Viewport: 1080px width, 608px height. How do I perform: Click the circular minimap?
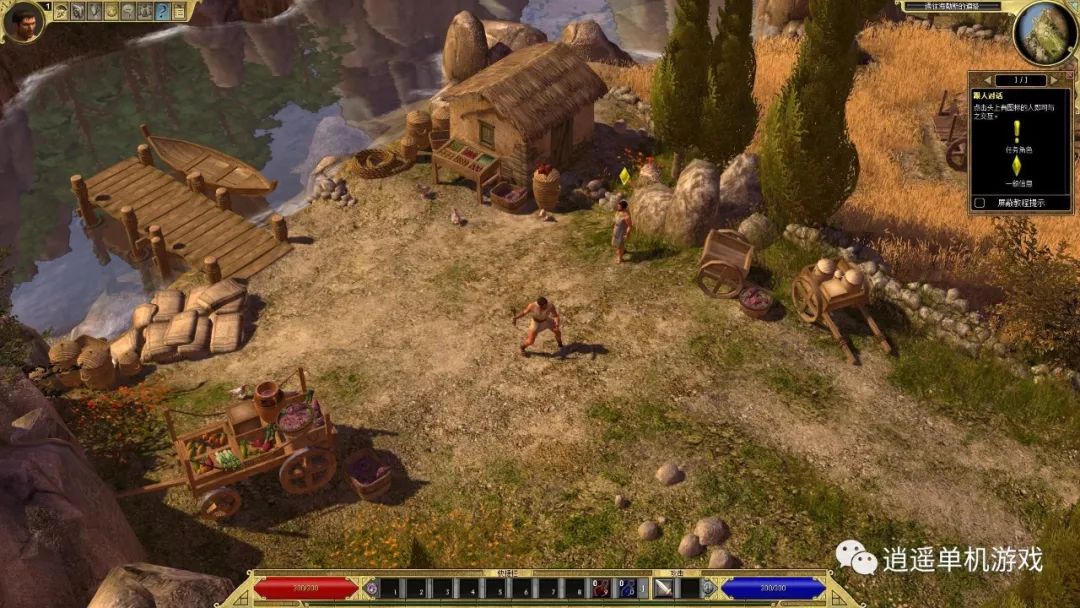(x=1044, y=31)
